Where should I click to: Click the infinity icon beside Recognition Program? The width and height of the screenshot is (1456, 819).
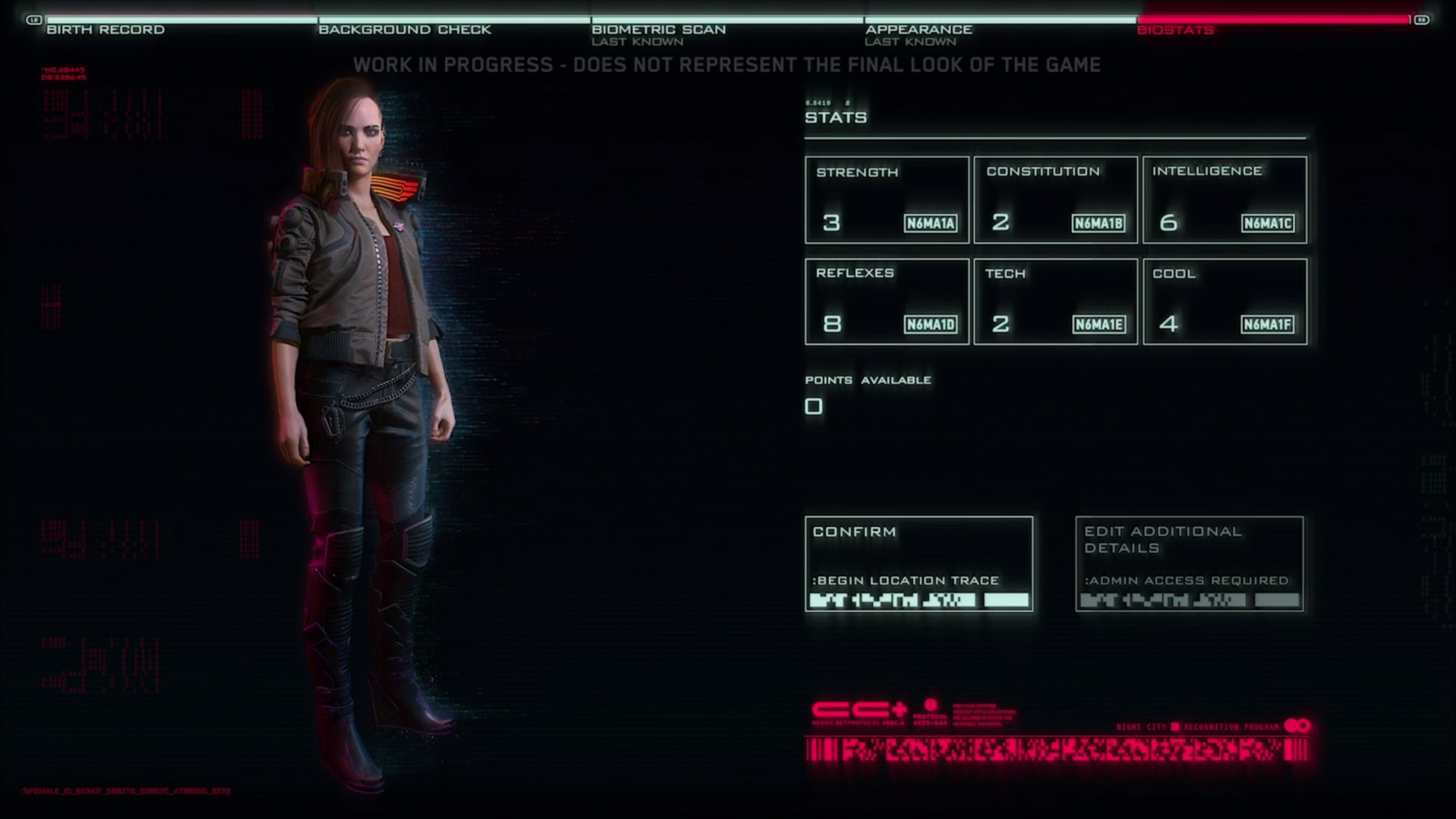click(1298, 725)
